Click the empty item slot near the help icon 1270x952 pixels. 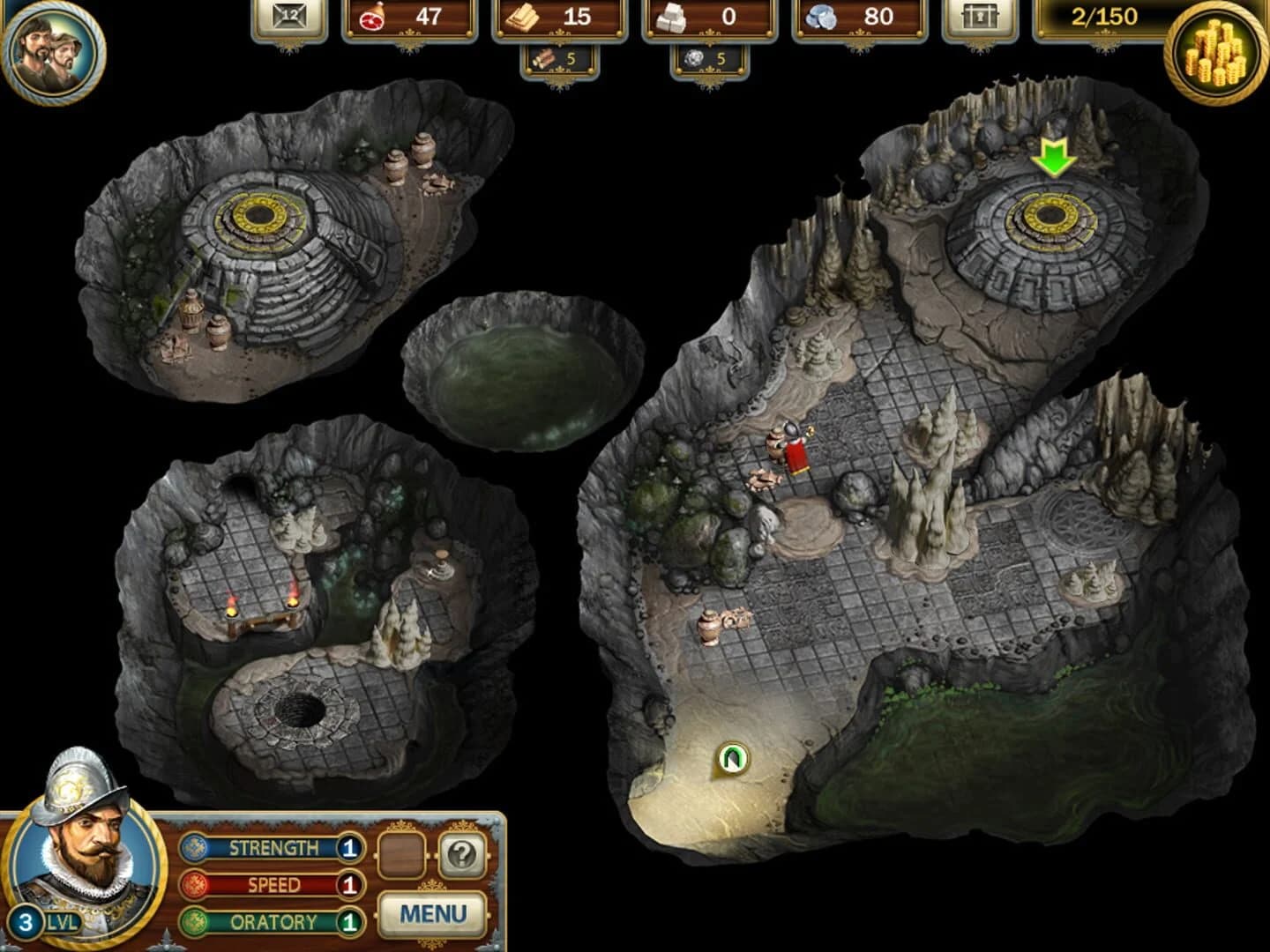(x=401, y=853)
